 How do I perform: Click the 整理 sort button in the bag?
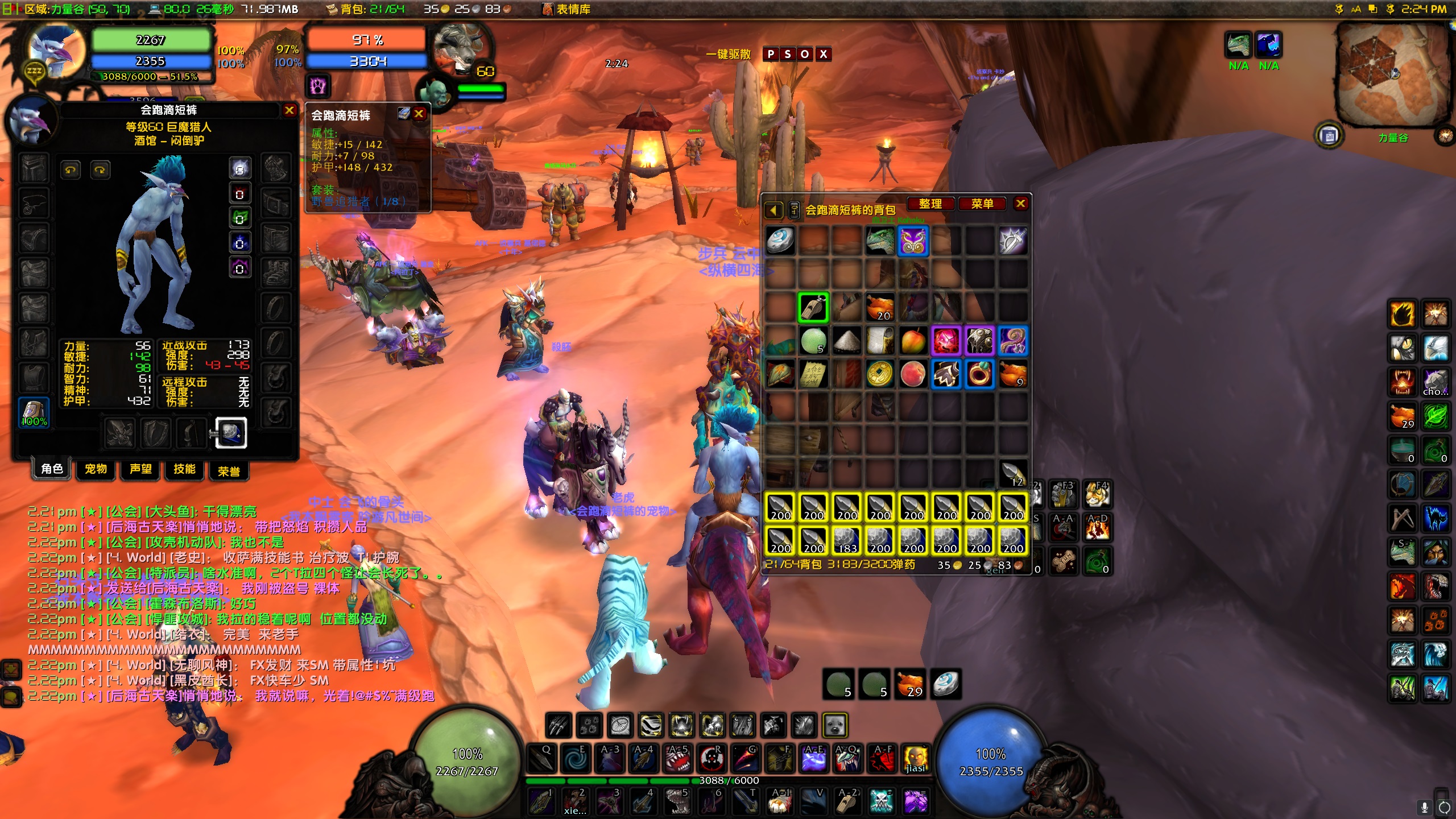pyautogui.click(x=930, y=204)
